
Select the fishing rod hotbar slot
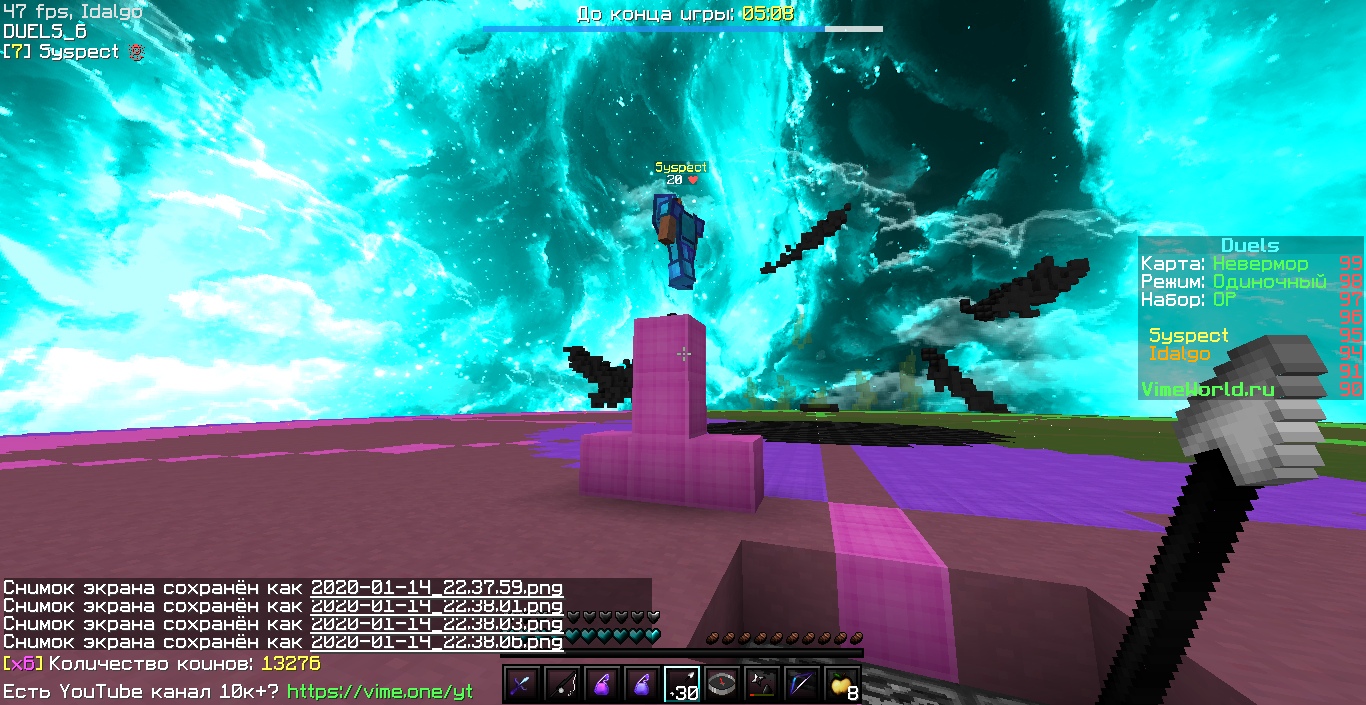pyautogui.click(x=562, y=685)
